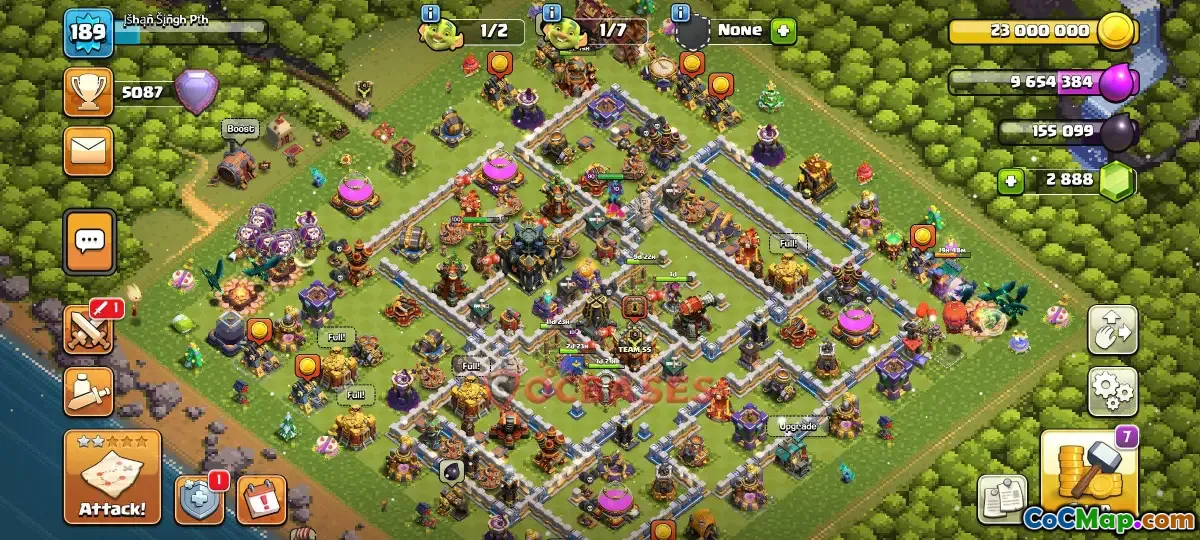
Task: Open the clipboard notes button
Action: point(1002,498)
